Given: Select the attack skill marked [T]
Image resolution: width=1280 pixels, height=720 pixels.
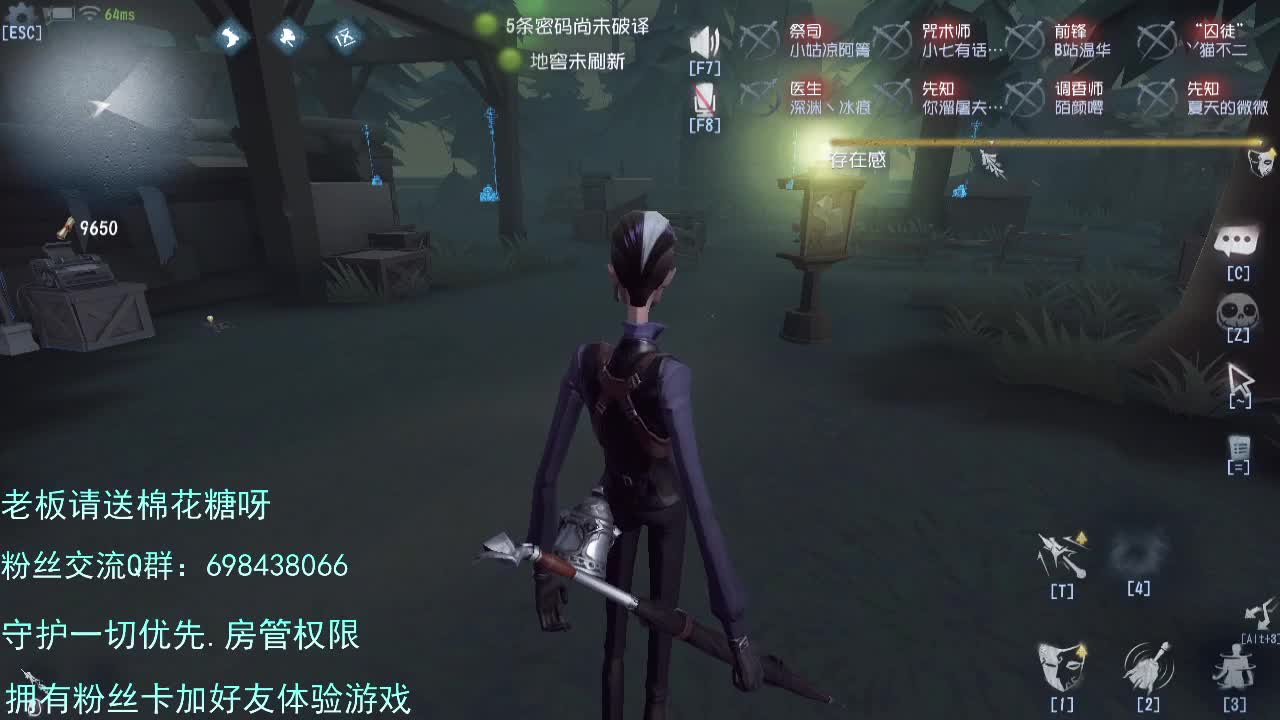Looking at the screenshot, I should click(1061, 552).
